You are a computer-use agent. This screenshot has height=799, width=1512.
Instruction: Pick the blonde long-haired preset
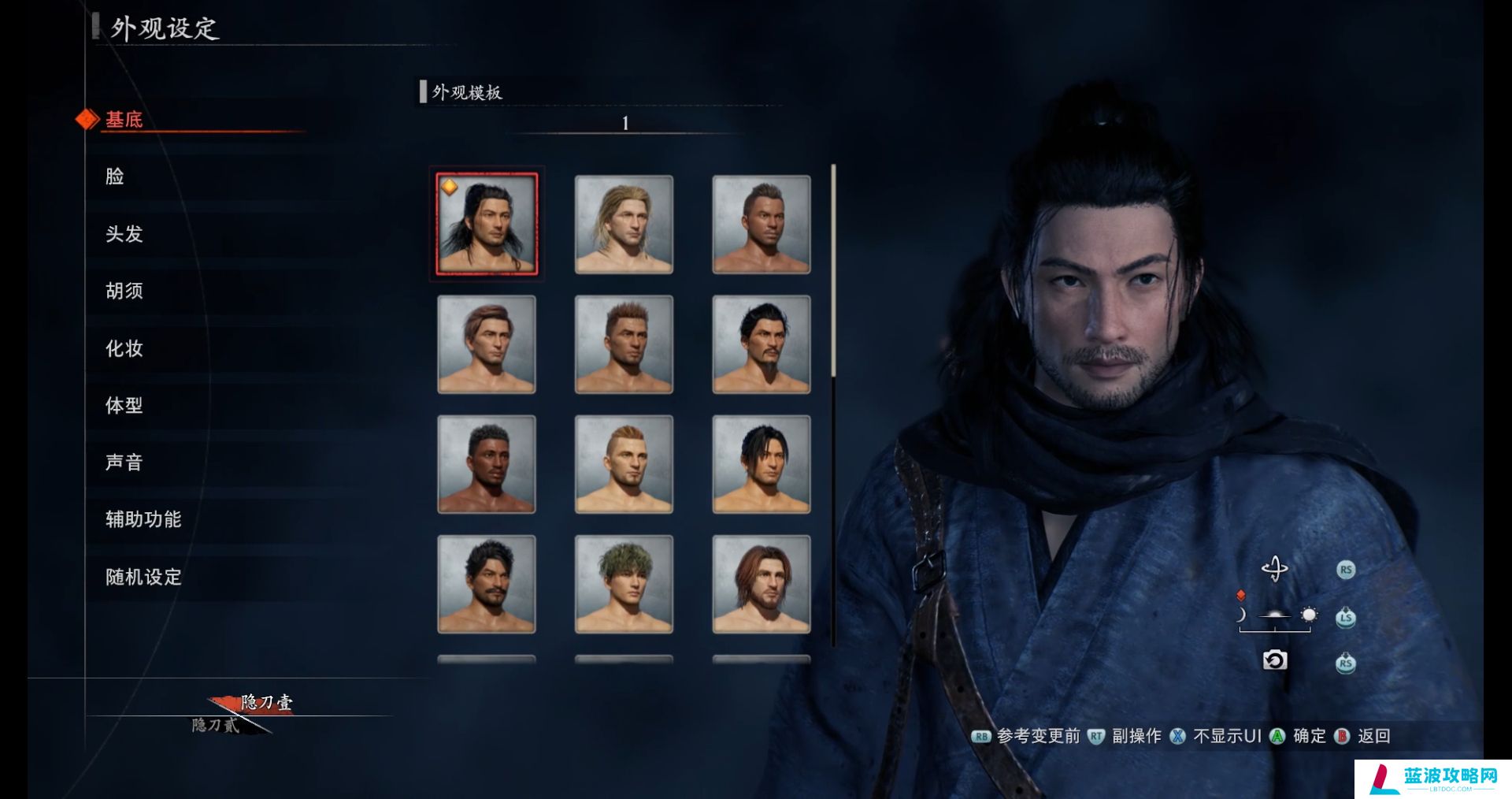coord(624,225)
